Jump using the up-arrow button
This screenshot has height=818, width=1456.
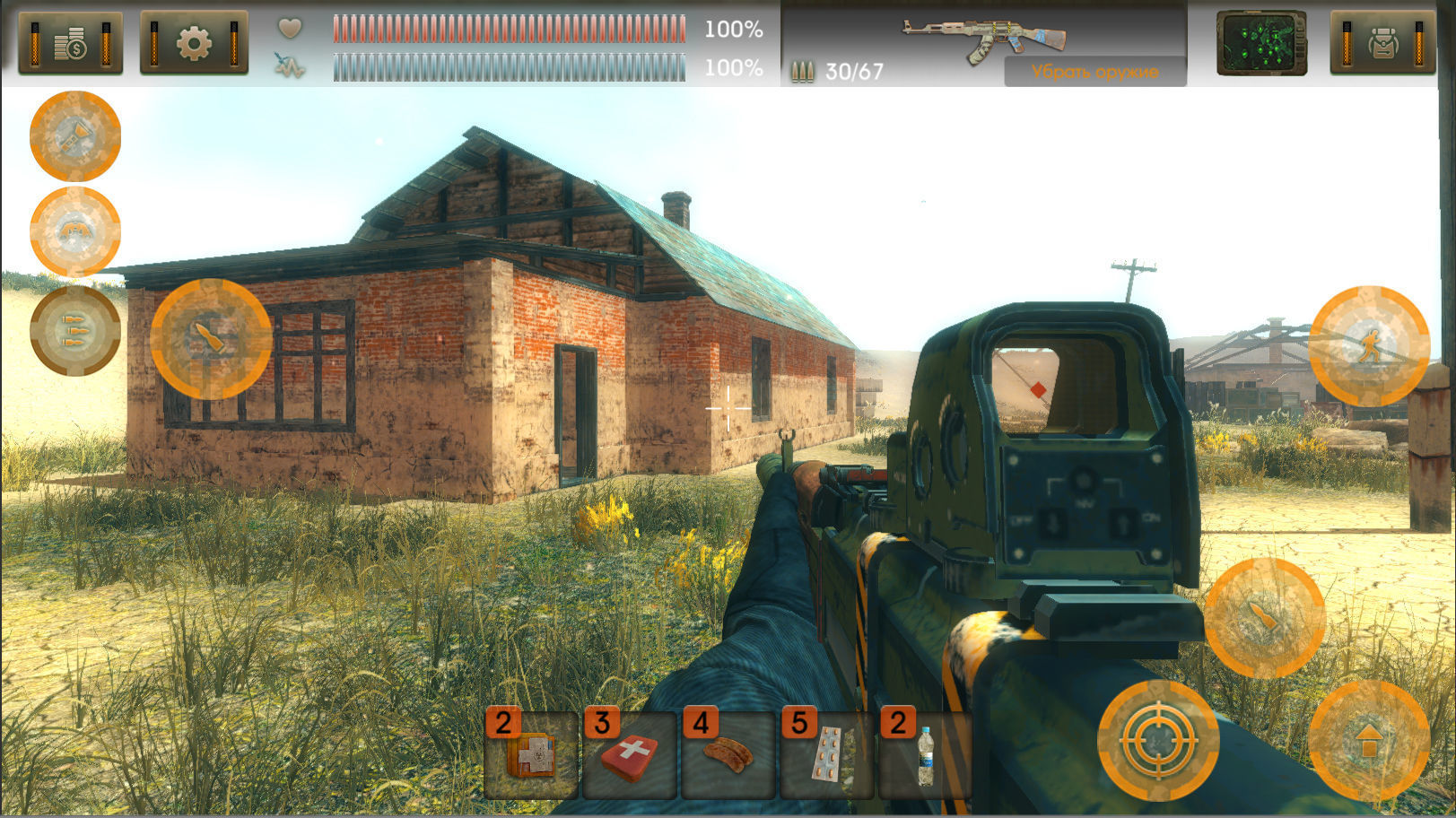pos(1369,741)
